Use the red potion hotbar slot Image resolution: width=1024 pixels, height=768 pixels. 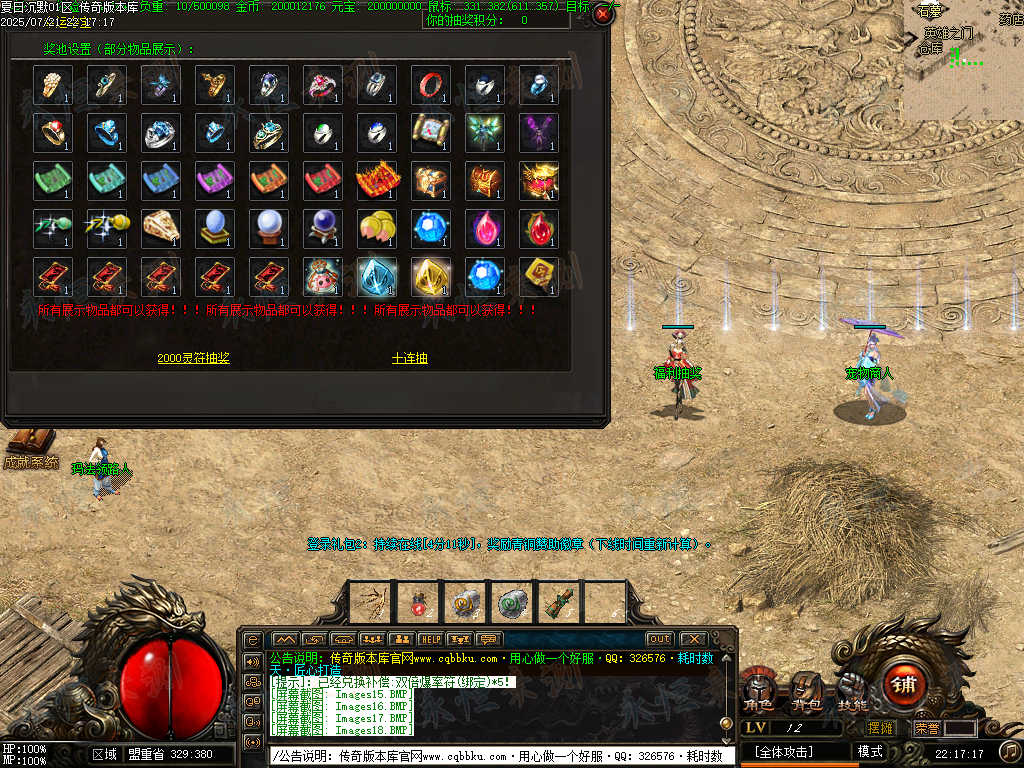pos(417,603)
